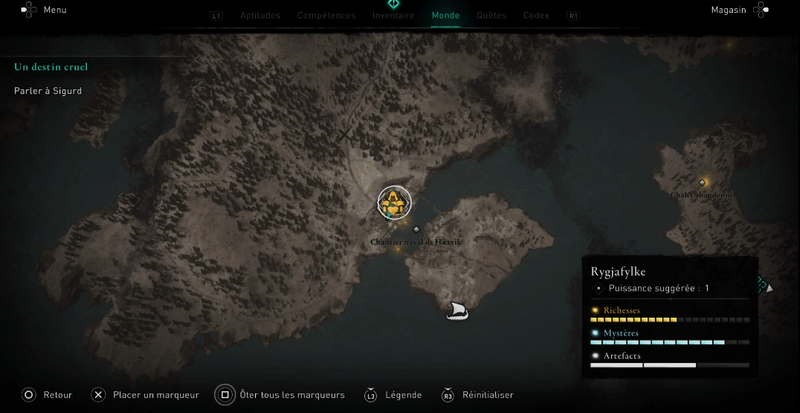Open the Compétences tab

(326, 16)
